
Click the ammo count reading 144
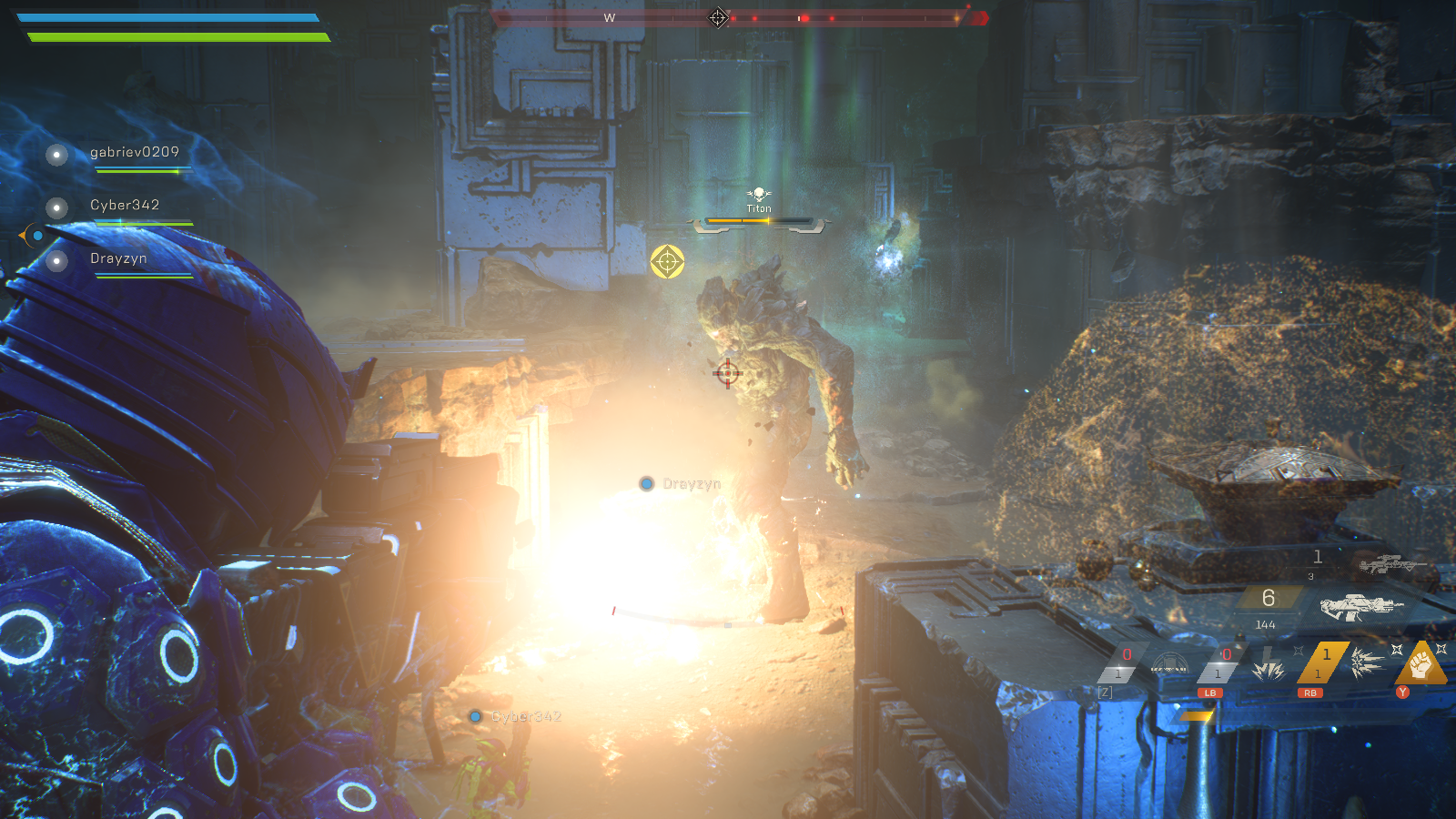click(1265, 624)
